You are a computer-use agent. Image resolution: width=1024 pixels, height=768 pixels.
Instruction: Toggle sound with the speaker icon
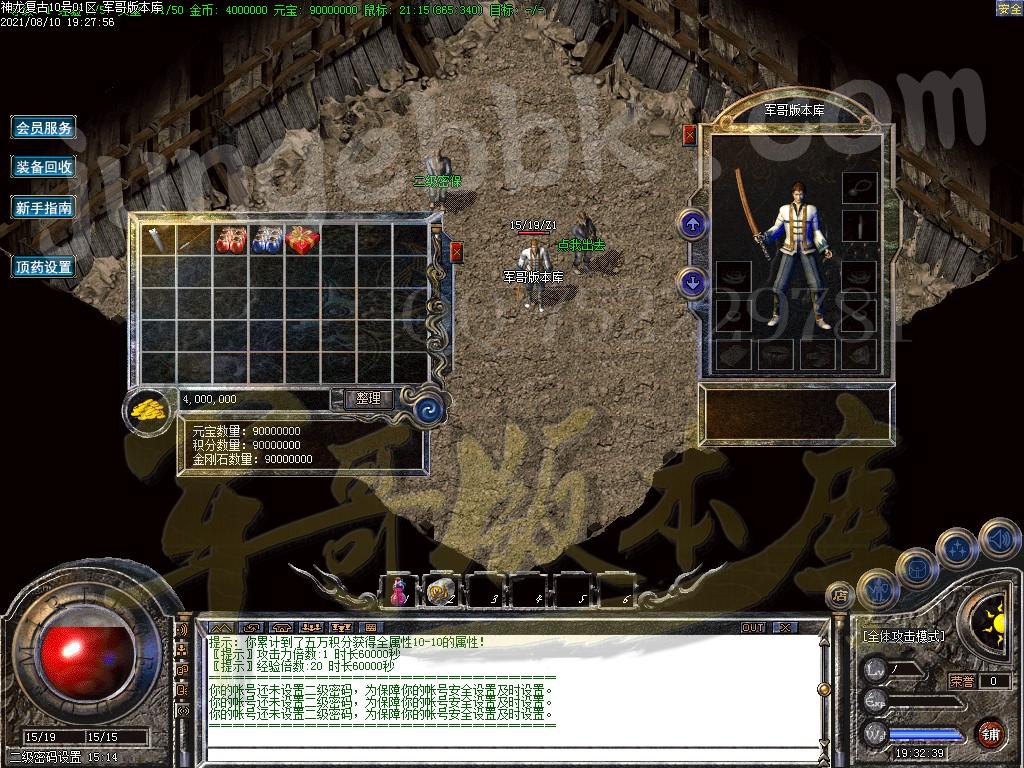(998, 539)
